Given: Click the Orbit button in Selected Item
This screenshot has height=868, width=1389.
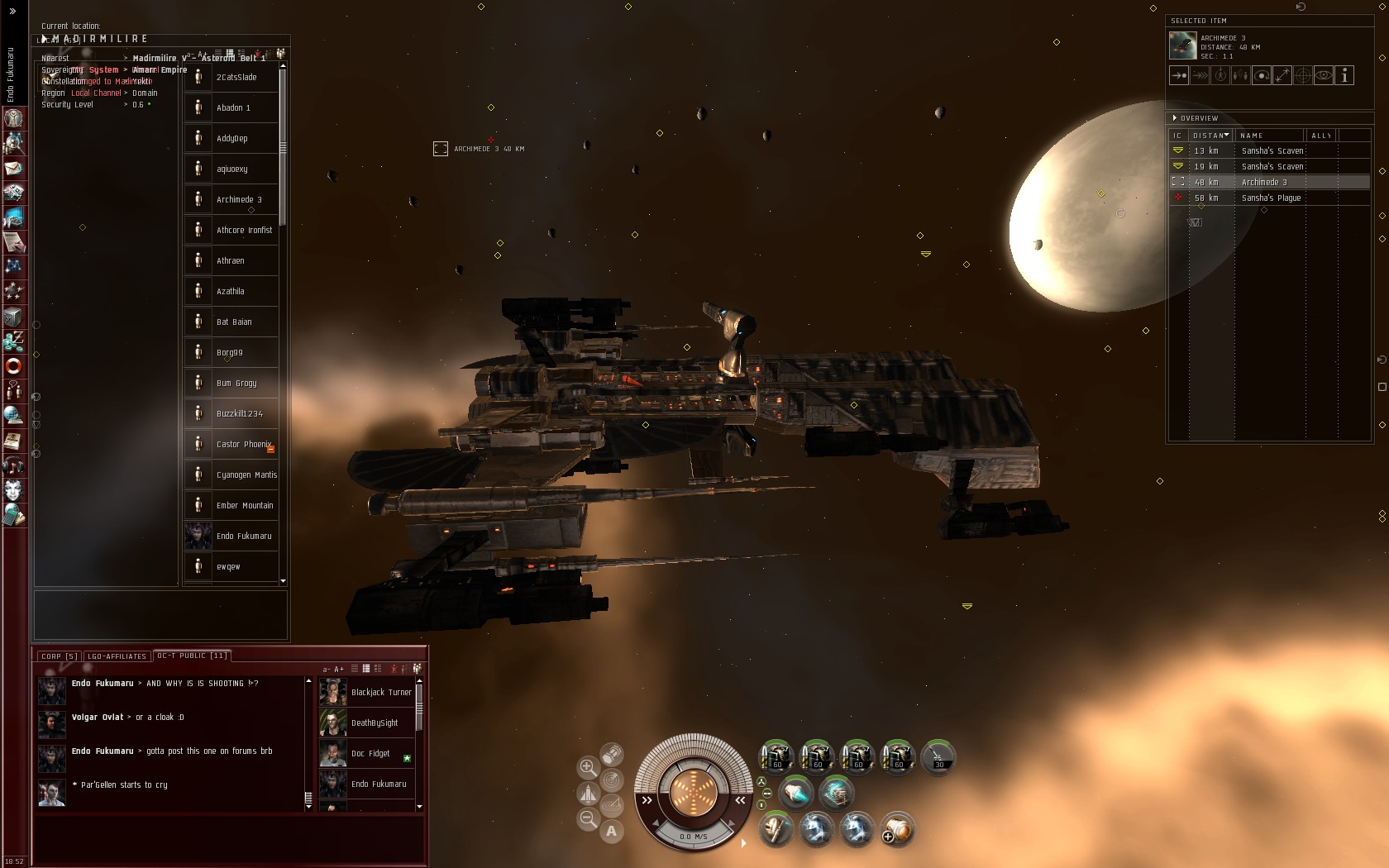Looking at the screenshot, I should tap(1262, 75).
